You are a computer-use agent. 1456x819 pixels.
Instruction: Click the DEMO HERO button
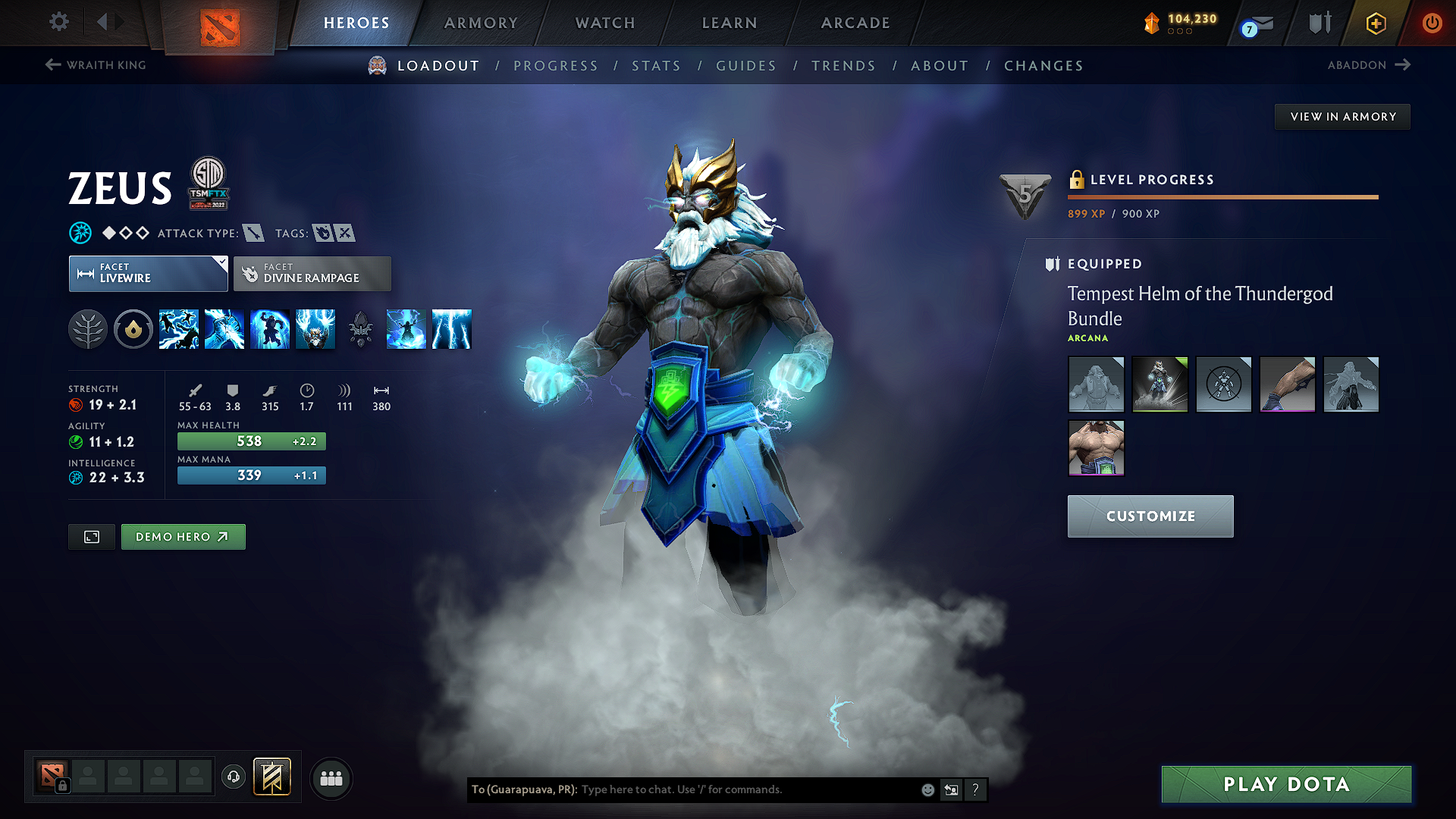pyautogui.click(x=183, y=536)
